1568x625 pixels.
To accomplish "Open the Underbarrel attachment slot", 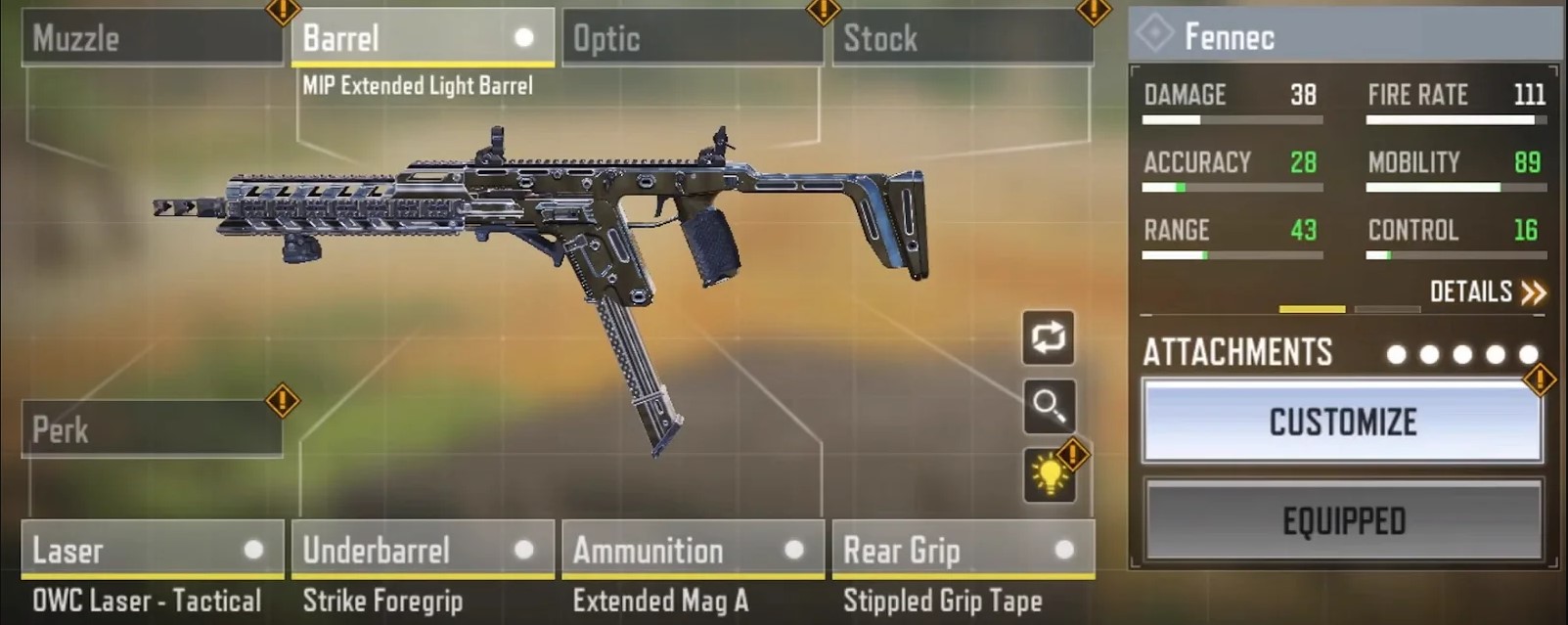I will point(423,550).
